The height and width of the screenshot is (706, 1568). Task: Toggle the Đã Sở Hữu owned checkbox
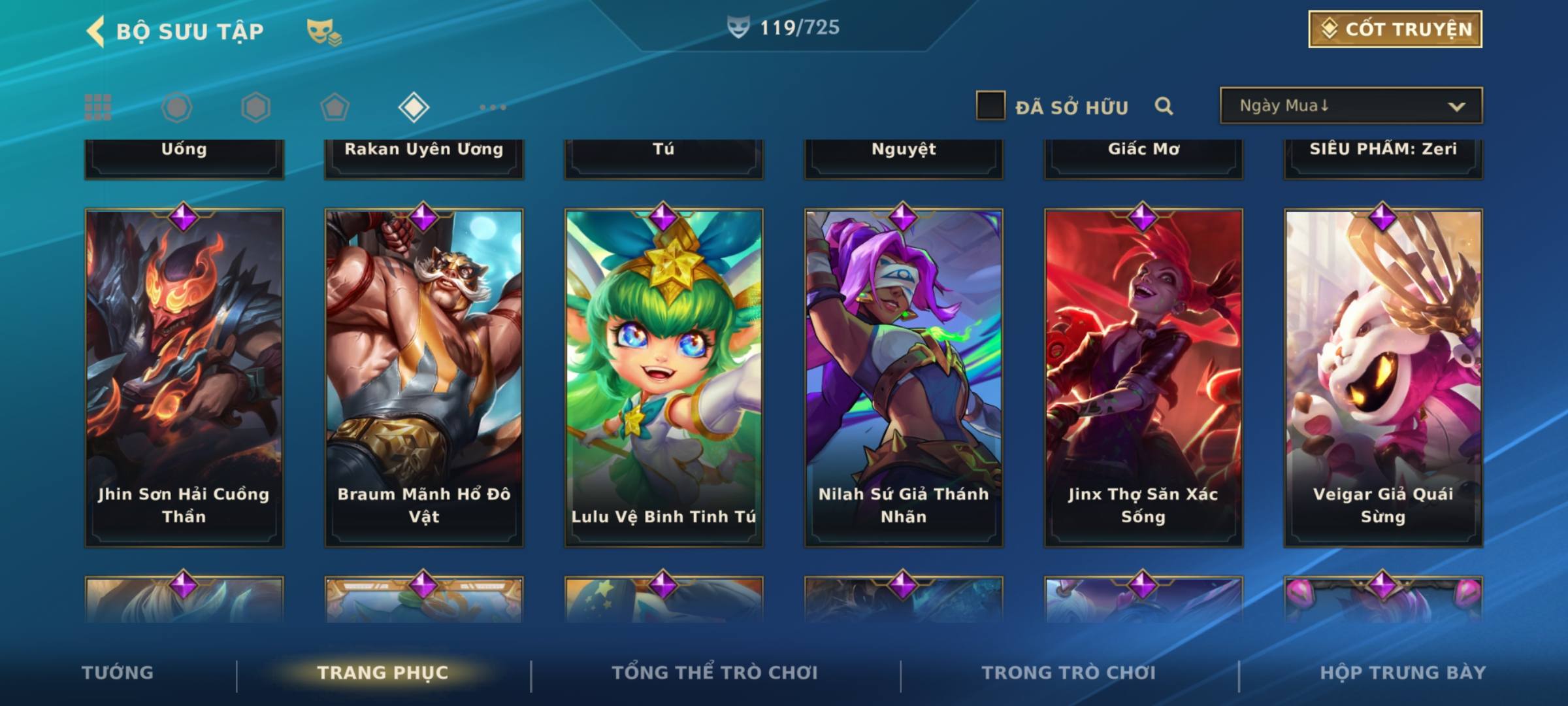[x=990, y=106]
